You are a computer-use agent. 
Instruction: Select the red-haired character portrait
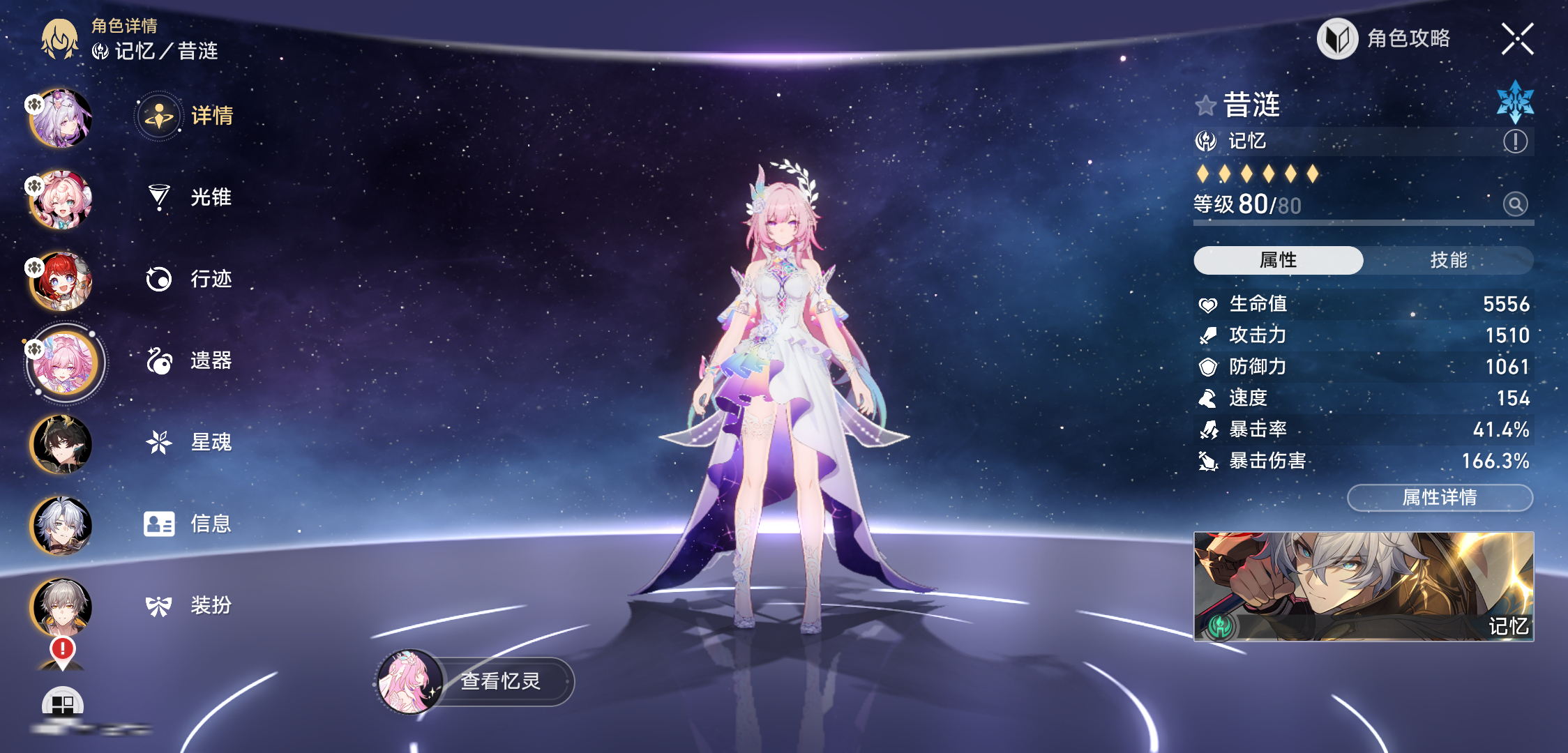pyautogui.click(x=61, y=281)
